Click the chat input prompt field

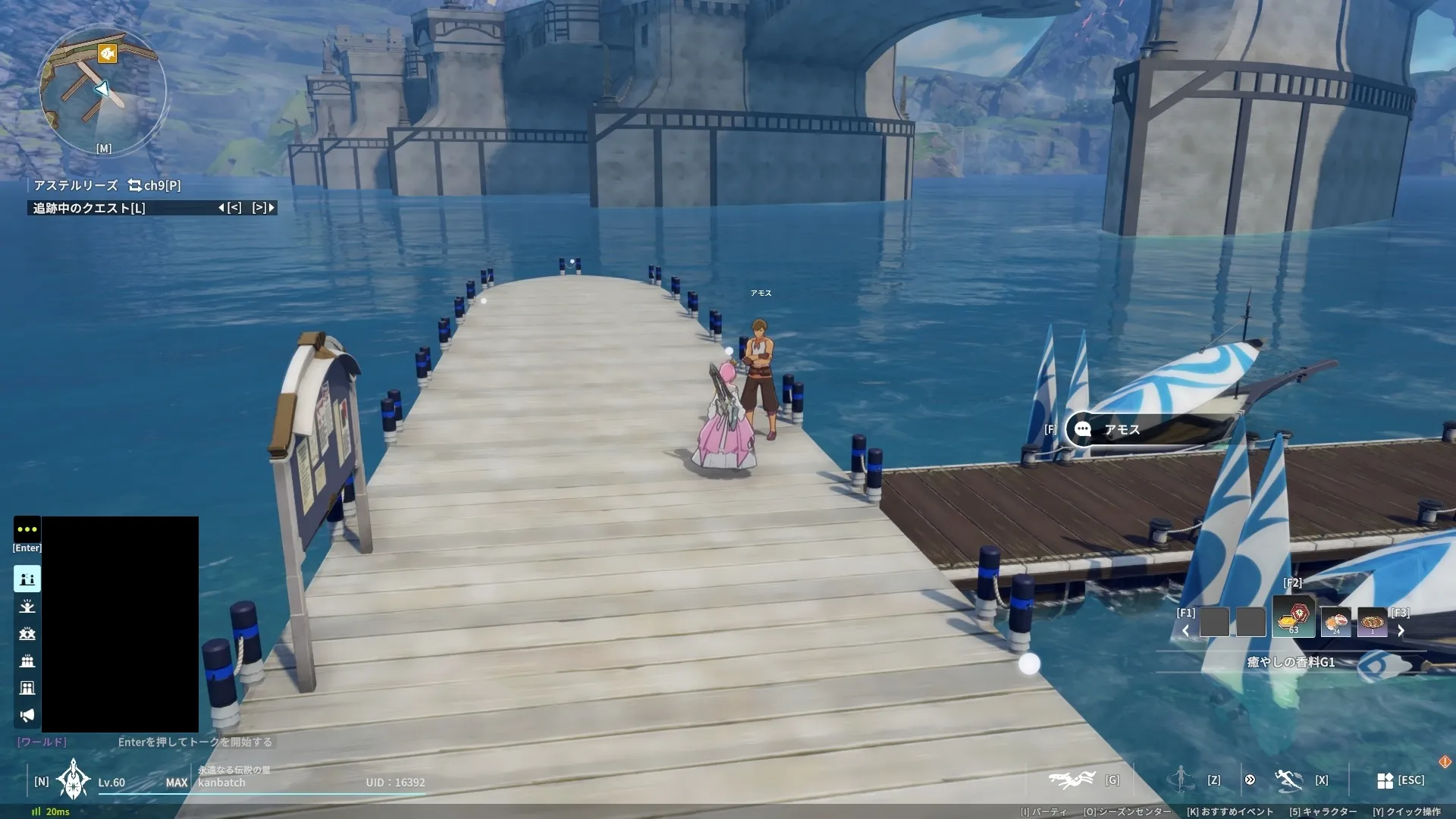(x=195, y=742)
